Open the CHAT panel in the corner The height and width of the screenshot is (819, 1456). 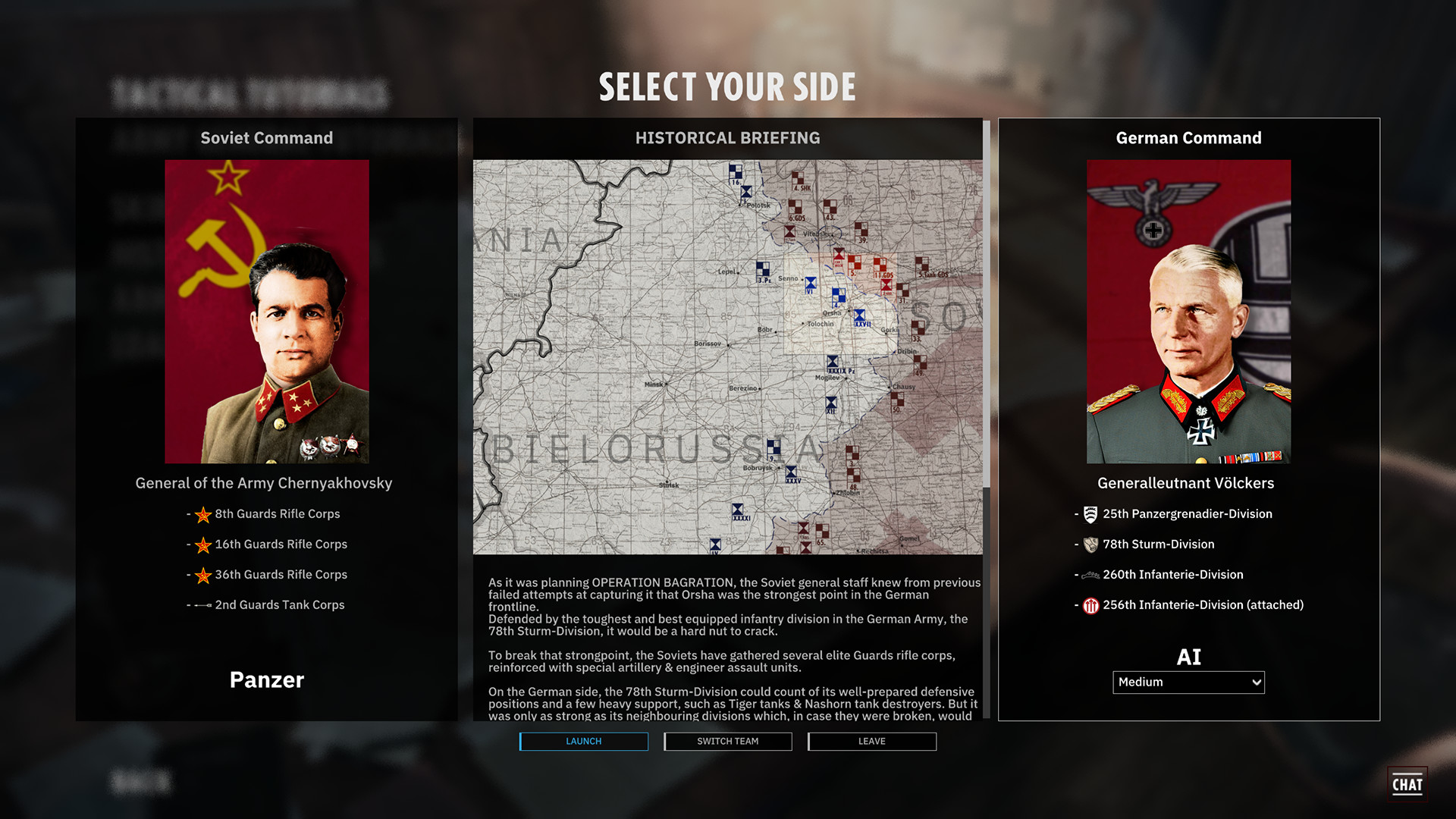(x=1407, y=784)
